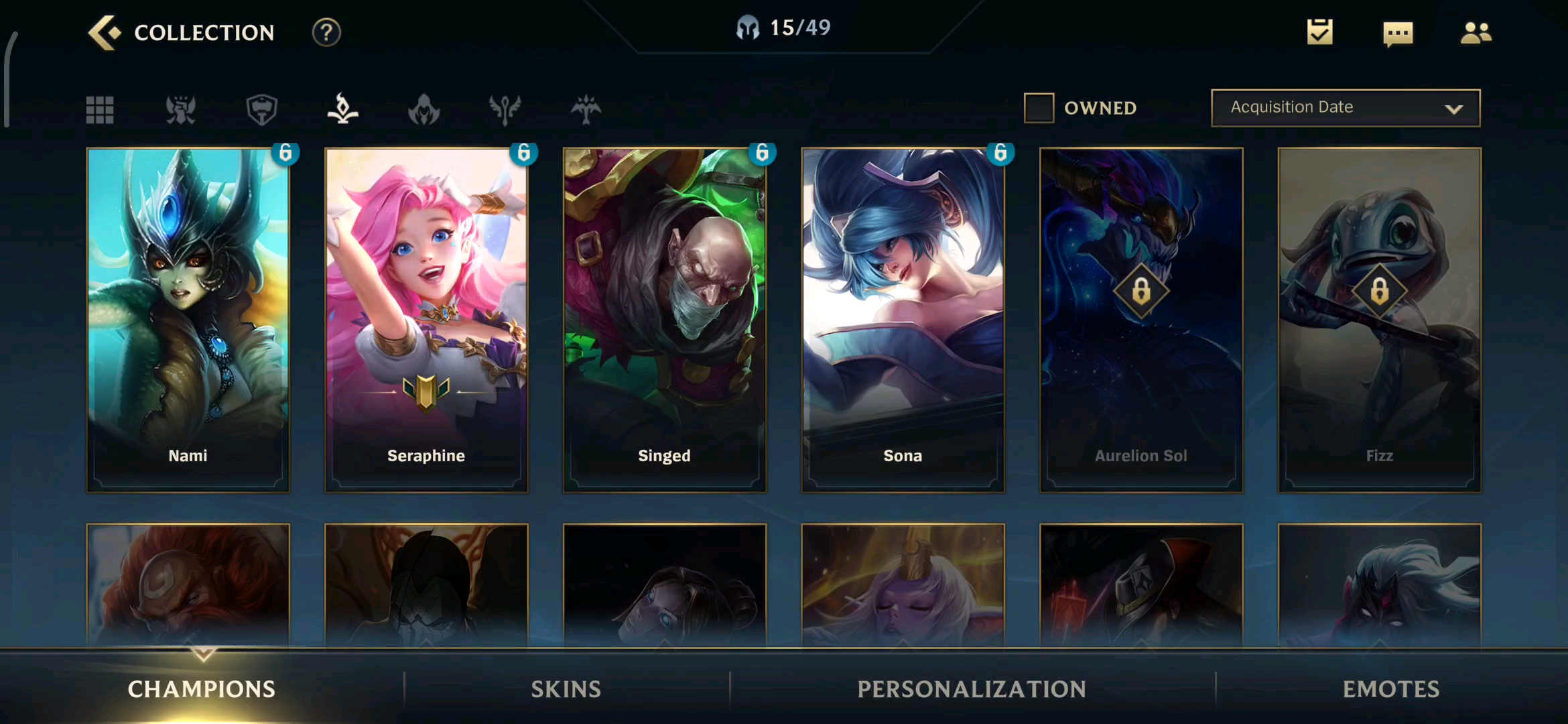1568x724 pixels.
Task: Show all champions with the grid filter
Action: pos(100,109)
